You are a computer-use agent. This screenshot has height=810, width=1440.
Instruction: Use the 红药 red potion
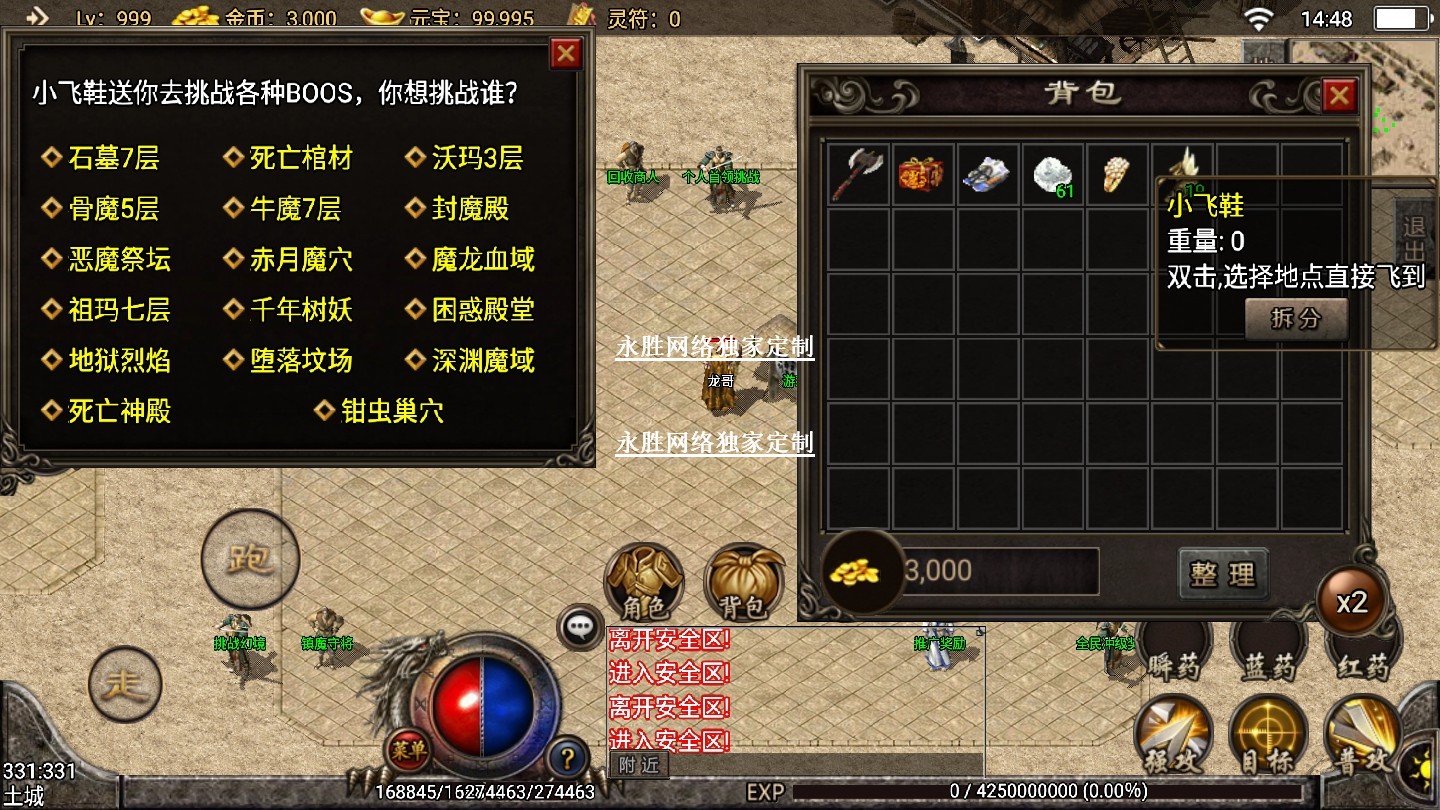(x=1363, y=664)
